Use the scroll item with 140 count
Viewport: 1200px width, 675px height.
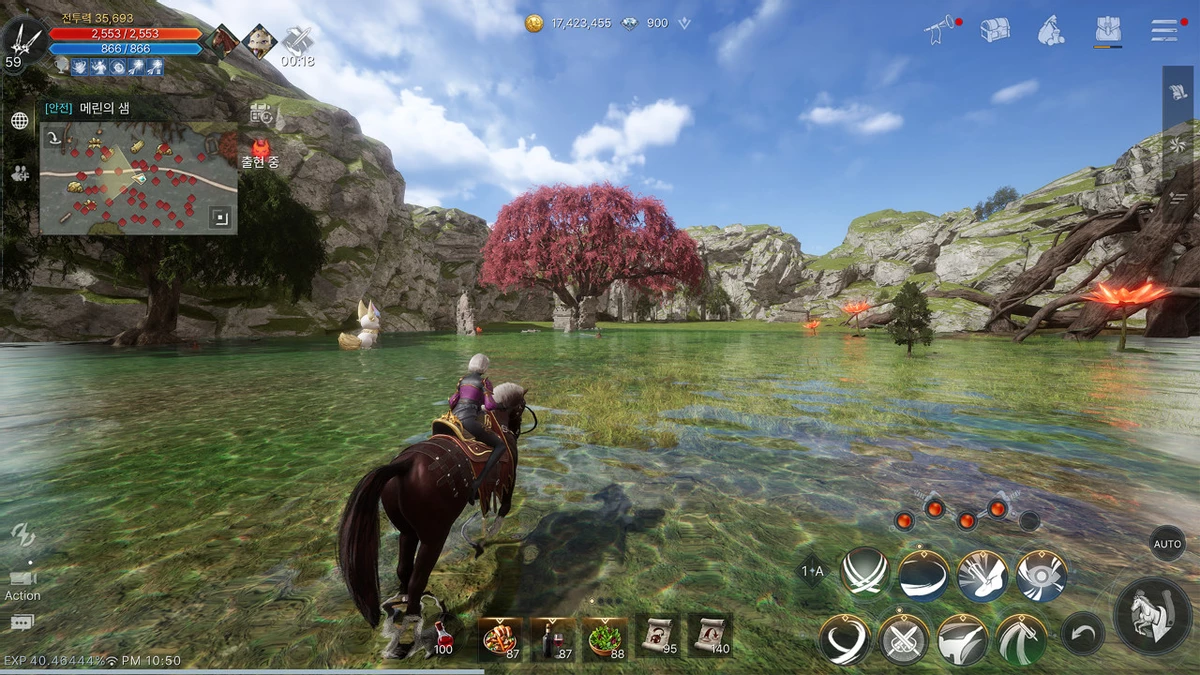tap(710, 634)
